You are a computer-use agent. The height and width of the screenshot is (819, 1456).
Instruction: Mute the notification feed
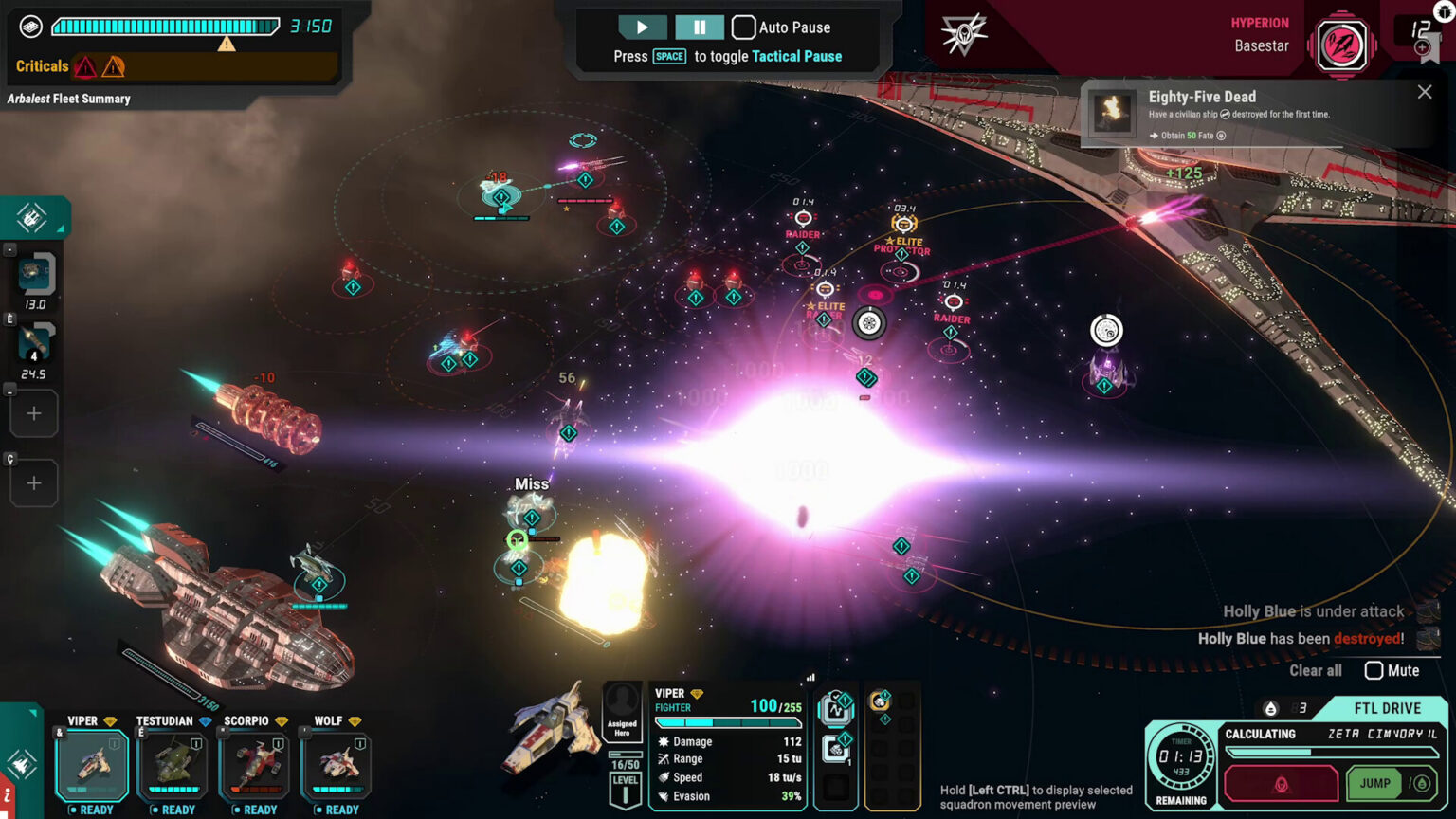pyautogui.click(x=1374, y=671)
